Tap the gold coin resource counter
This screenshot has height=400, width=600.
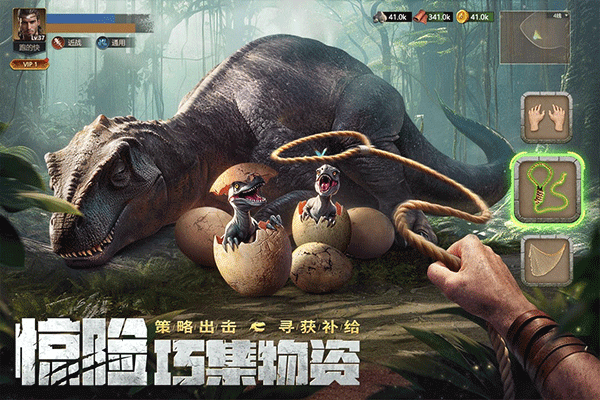coord(473,17)
